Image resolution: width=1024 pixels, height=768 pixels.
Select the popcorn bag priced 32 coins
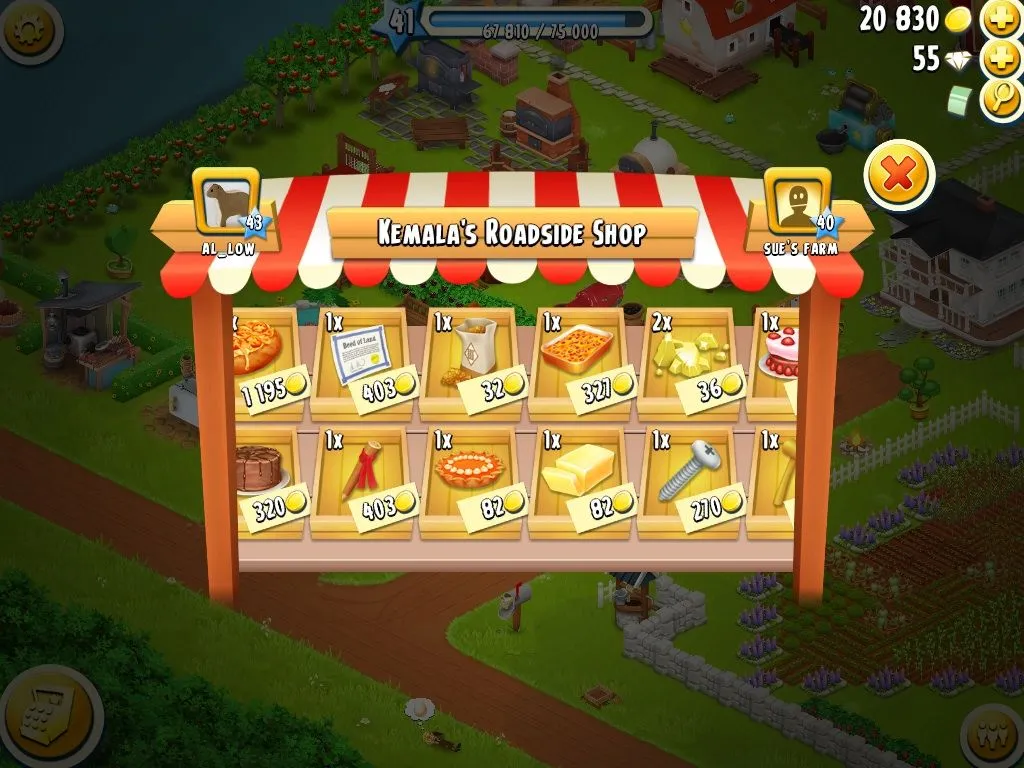coord(473,363)
